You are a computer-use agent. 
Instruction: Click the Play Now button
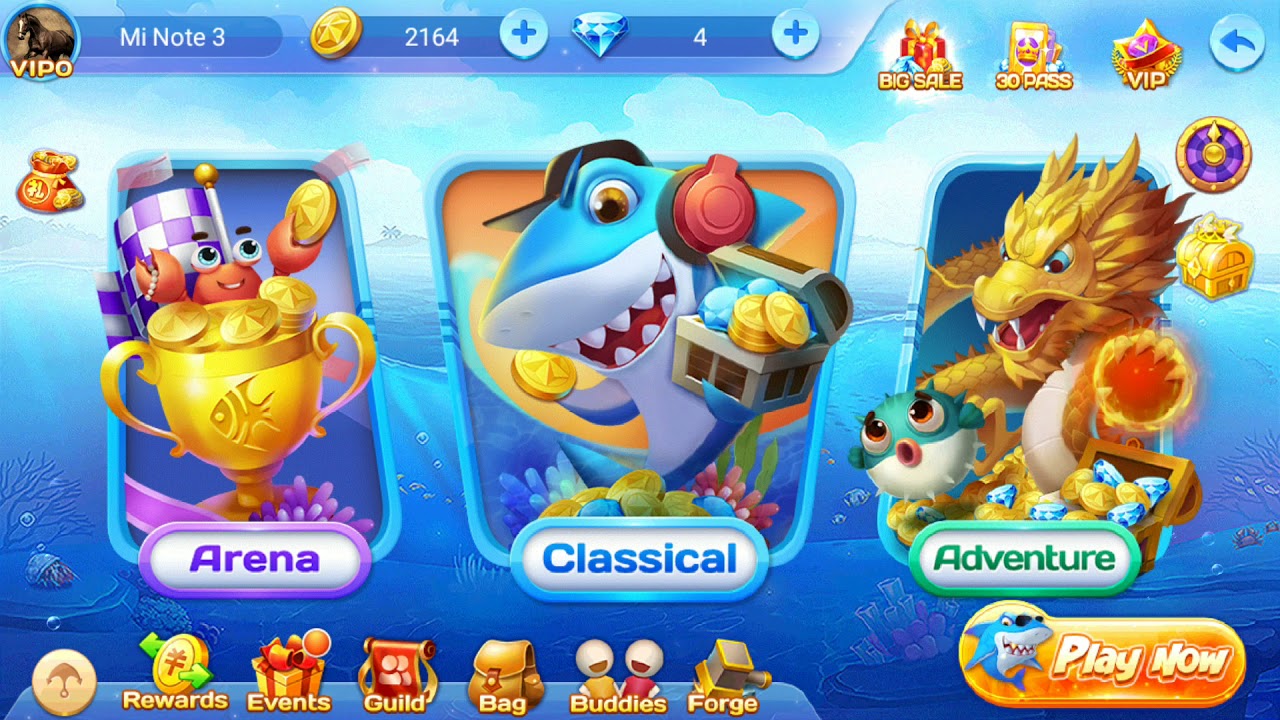click(x=1105, y=660)
